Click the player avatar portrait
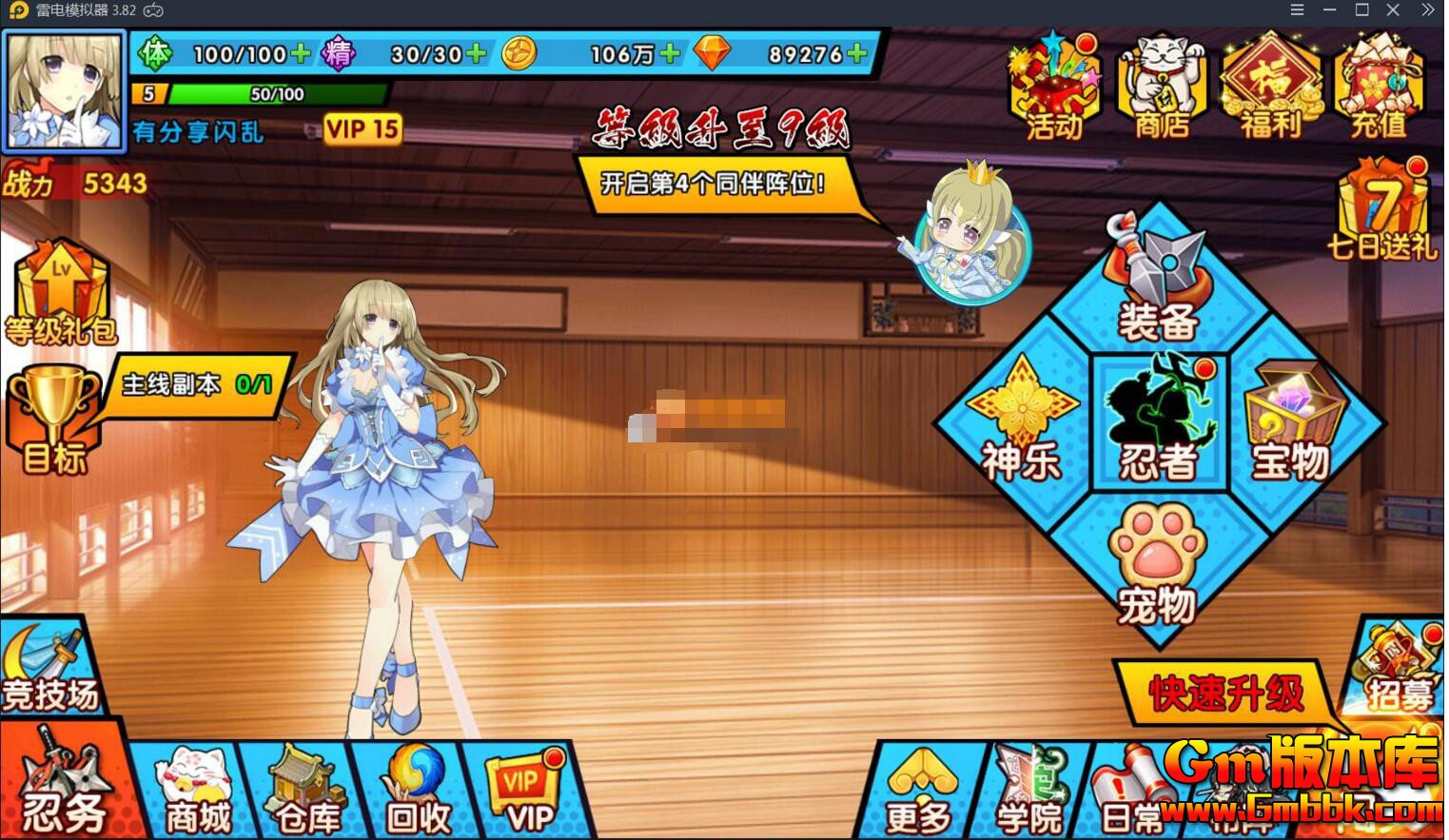The image size is (1449, 840). click(64, 90)
